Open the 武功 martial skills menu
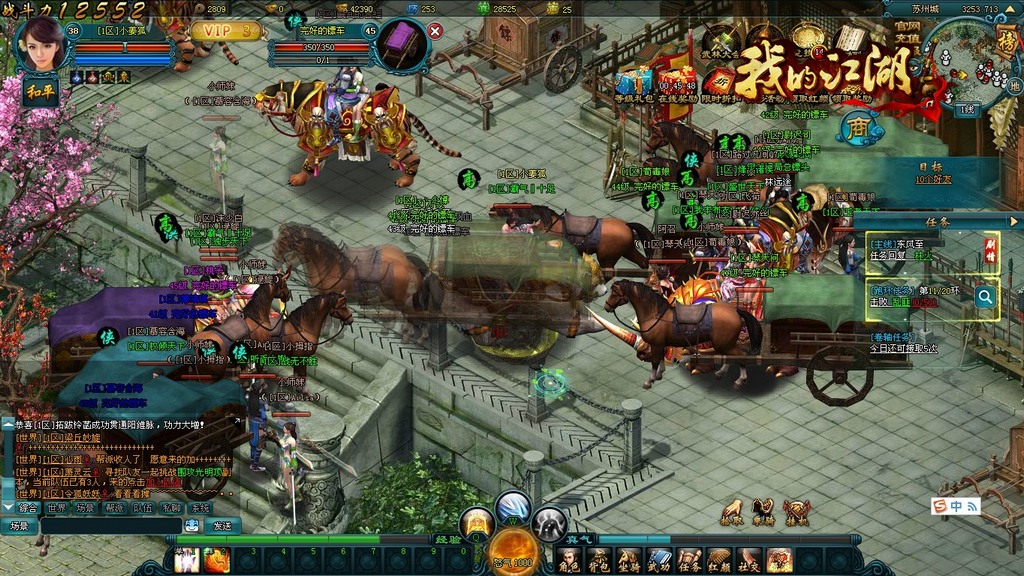The width and height of the screenshot is (1024, 576). tap(660, 560)
